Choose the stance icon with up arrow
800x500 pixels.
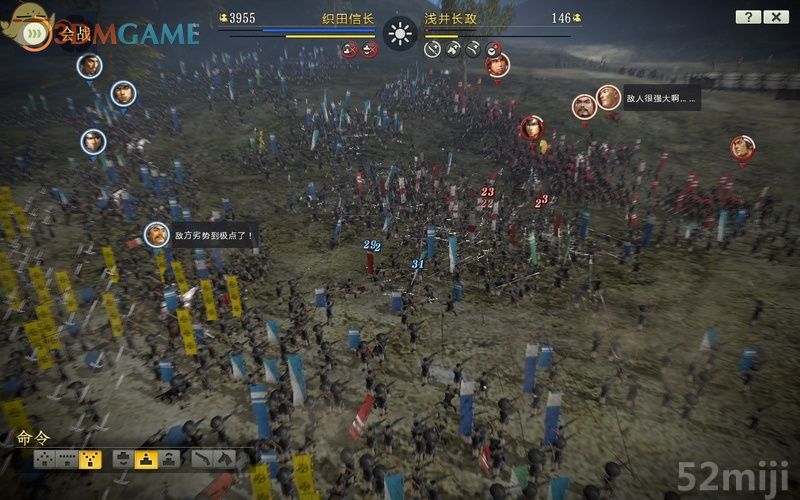(169, 459)
